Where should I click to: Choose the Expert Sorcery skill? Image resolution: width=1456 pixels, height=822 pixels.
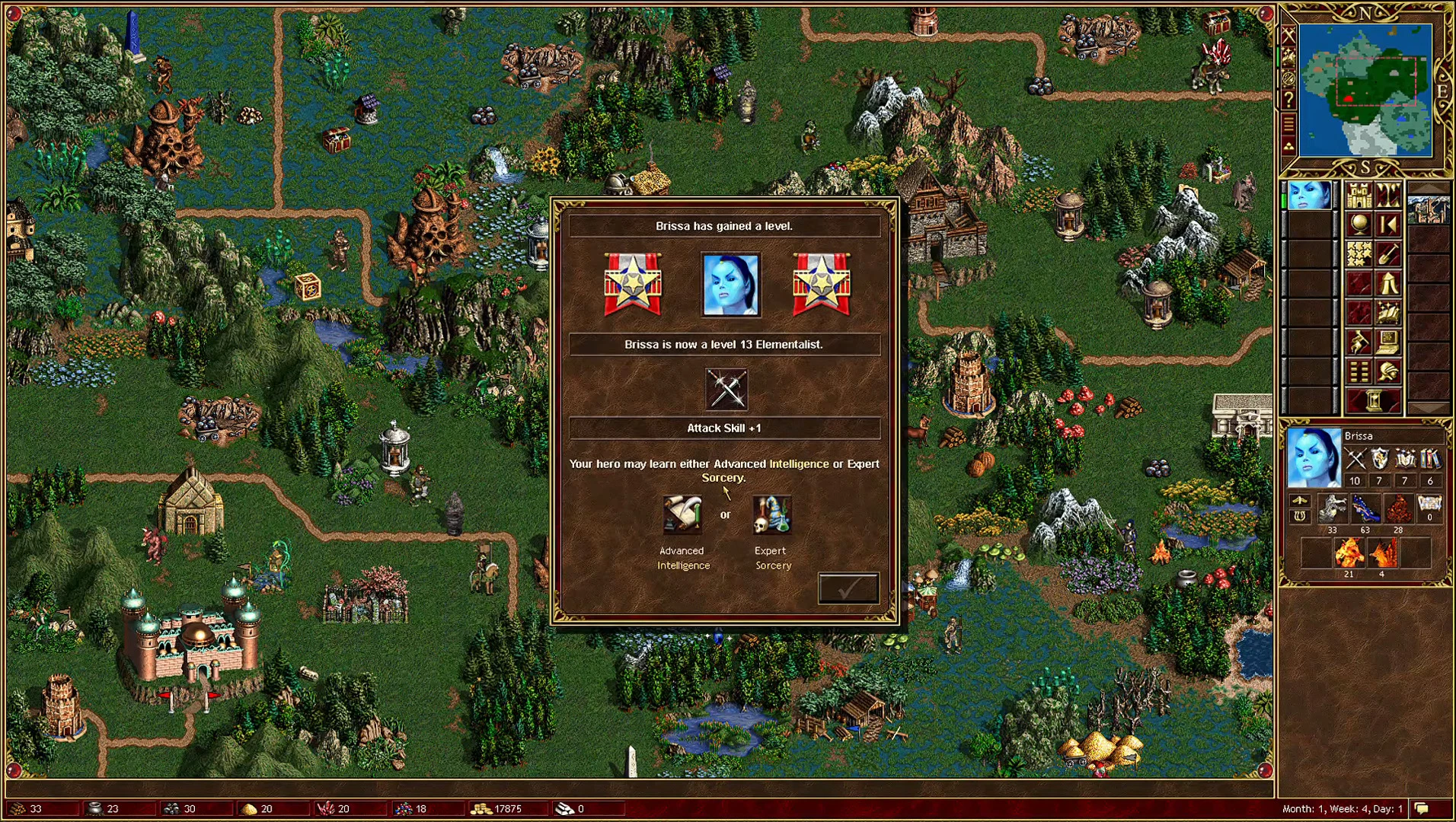(771, 515)
